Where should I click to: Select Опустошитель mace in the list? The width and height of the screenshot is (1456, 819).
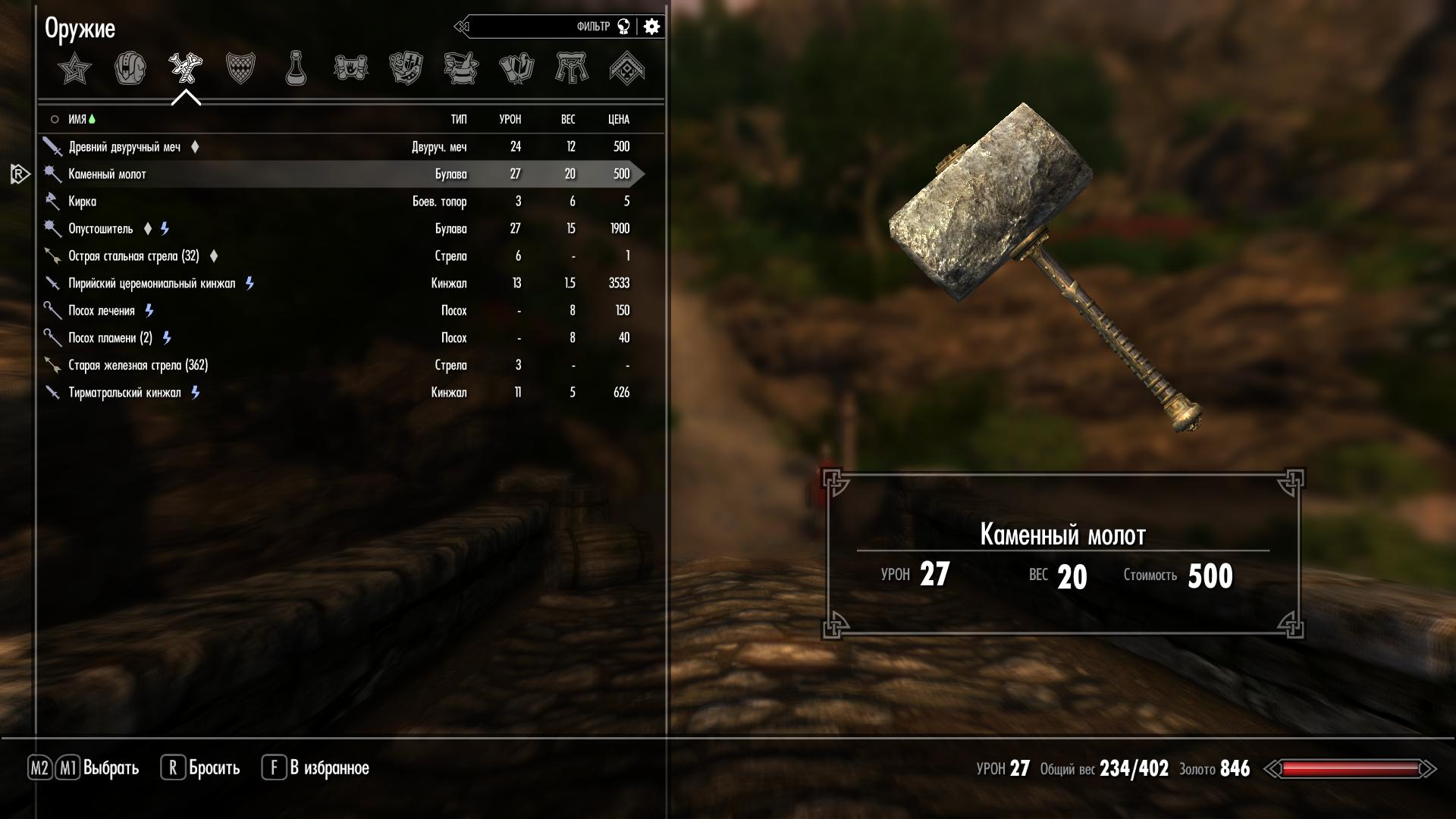coord(101,229)
